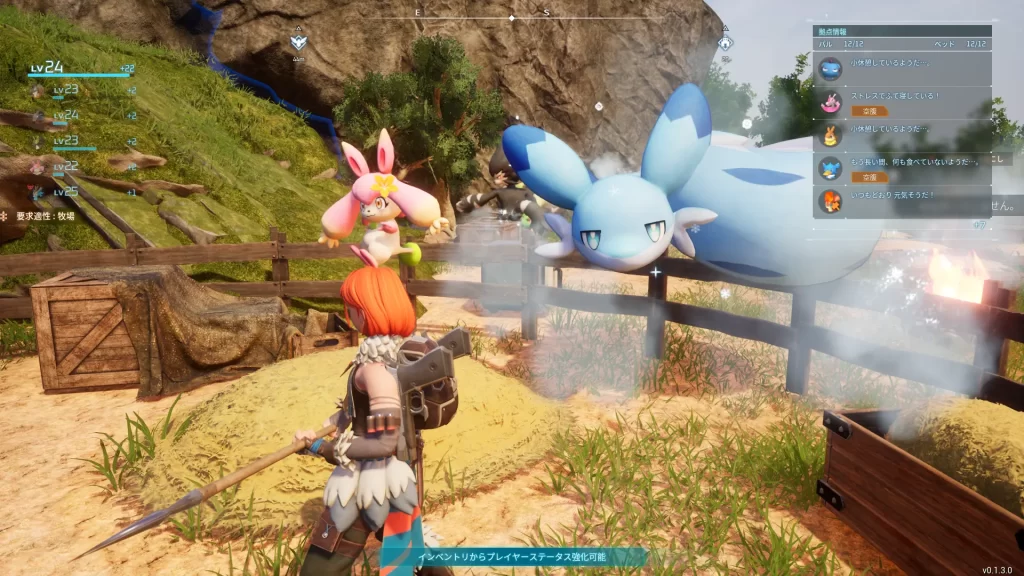Click the compass bar showing E and S

pyautogui.click(x=512, y=15)
